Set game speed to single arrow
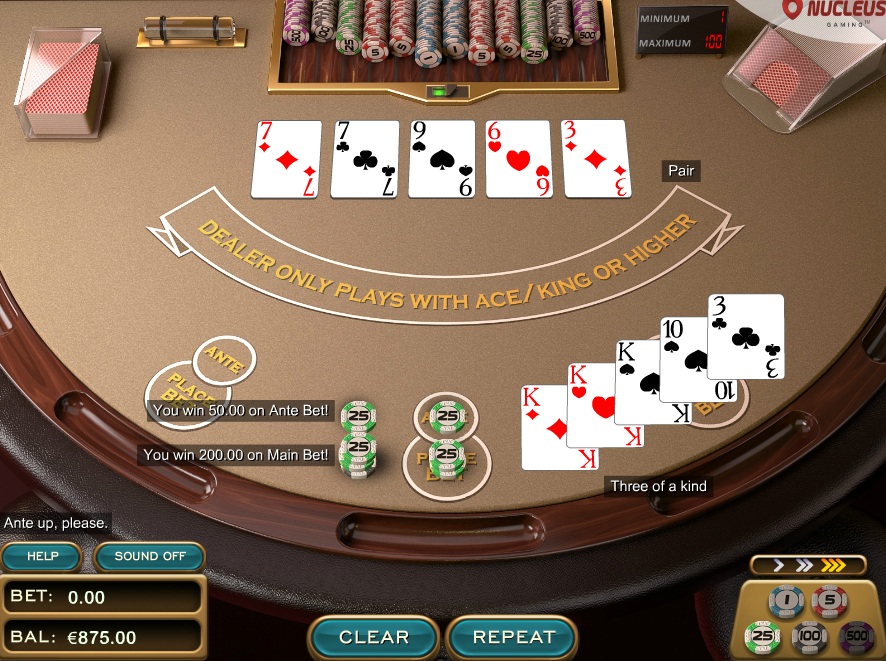 click(777, 565)
